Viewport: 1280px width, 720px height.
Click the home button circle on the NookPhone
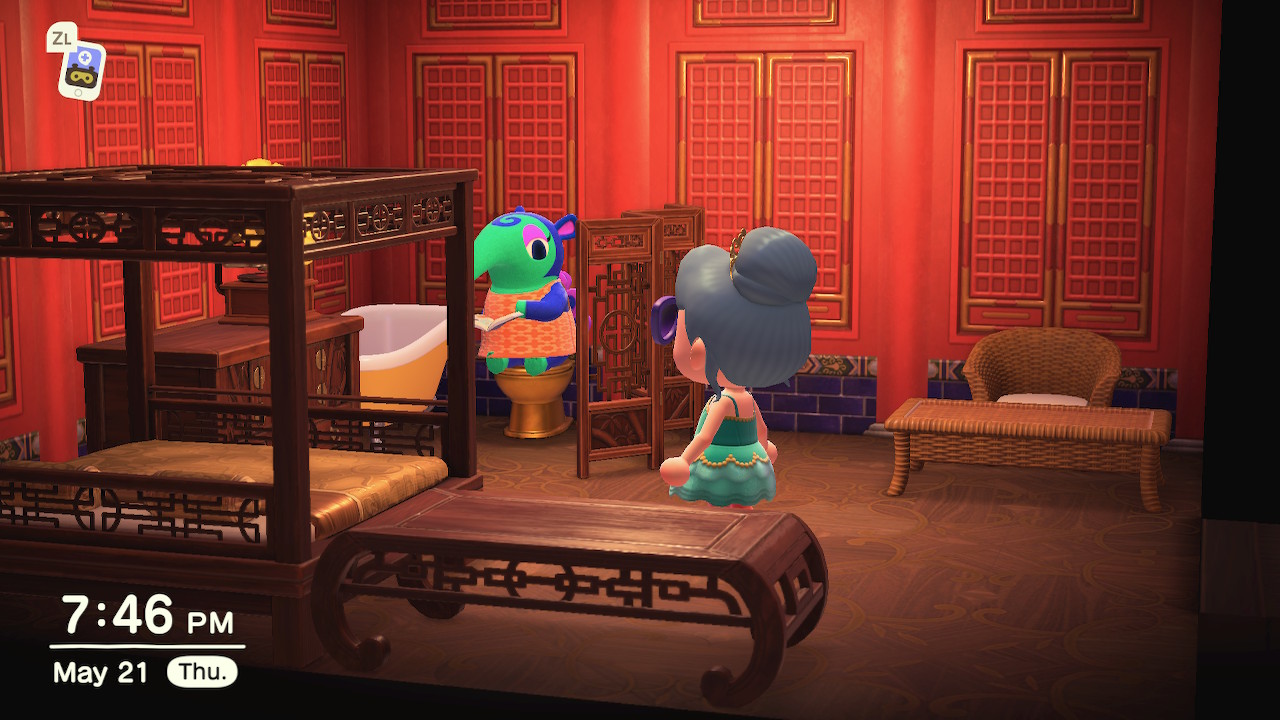78,91
